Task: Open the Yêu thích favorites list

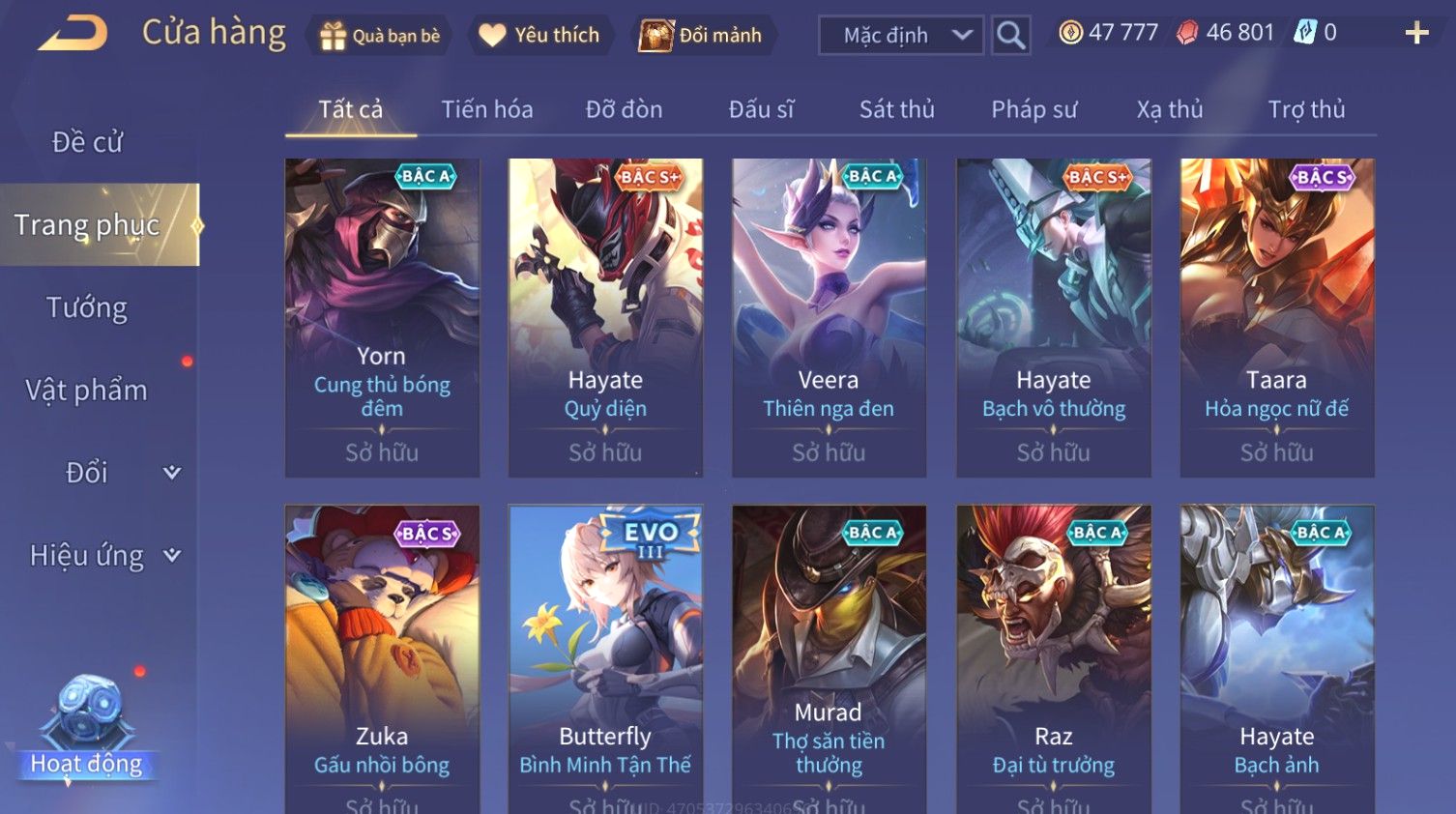Action: (540, 36)
